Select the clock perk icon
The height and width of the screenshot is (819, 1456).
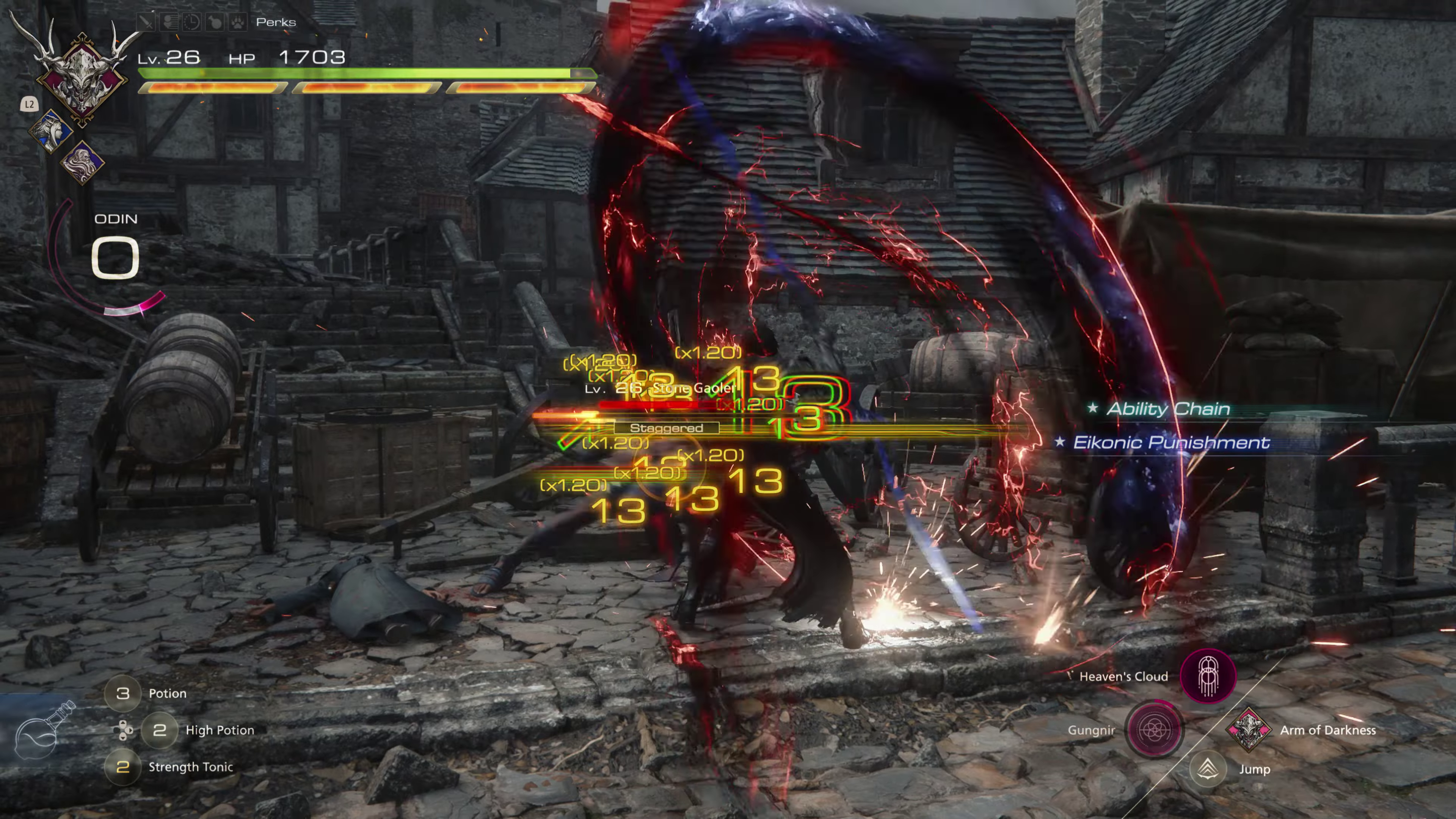tap(191, 22)
